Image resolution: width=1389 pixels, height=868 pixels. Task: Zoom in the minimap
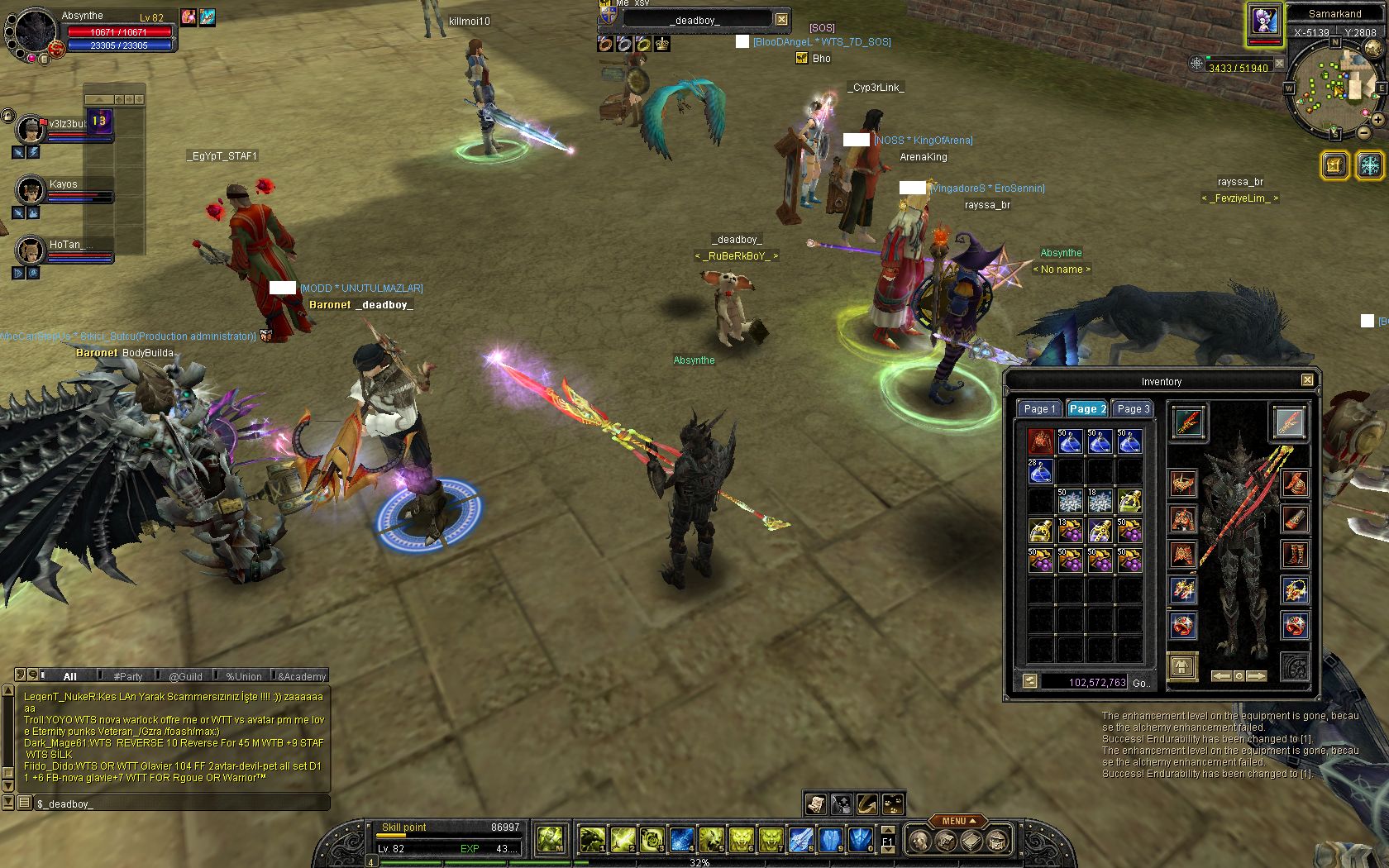click(1377, 120)
